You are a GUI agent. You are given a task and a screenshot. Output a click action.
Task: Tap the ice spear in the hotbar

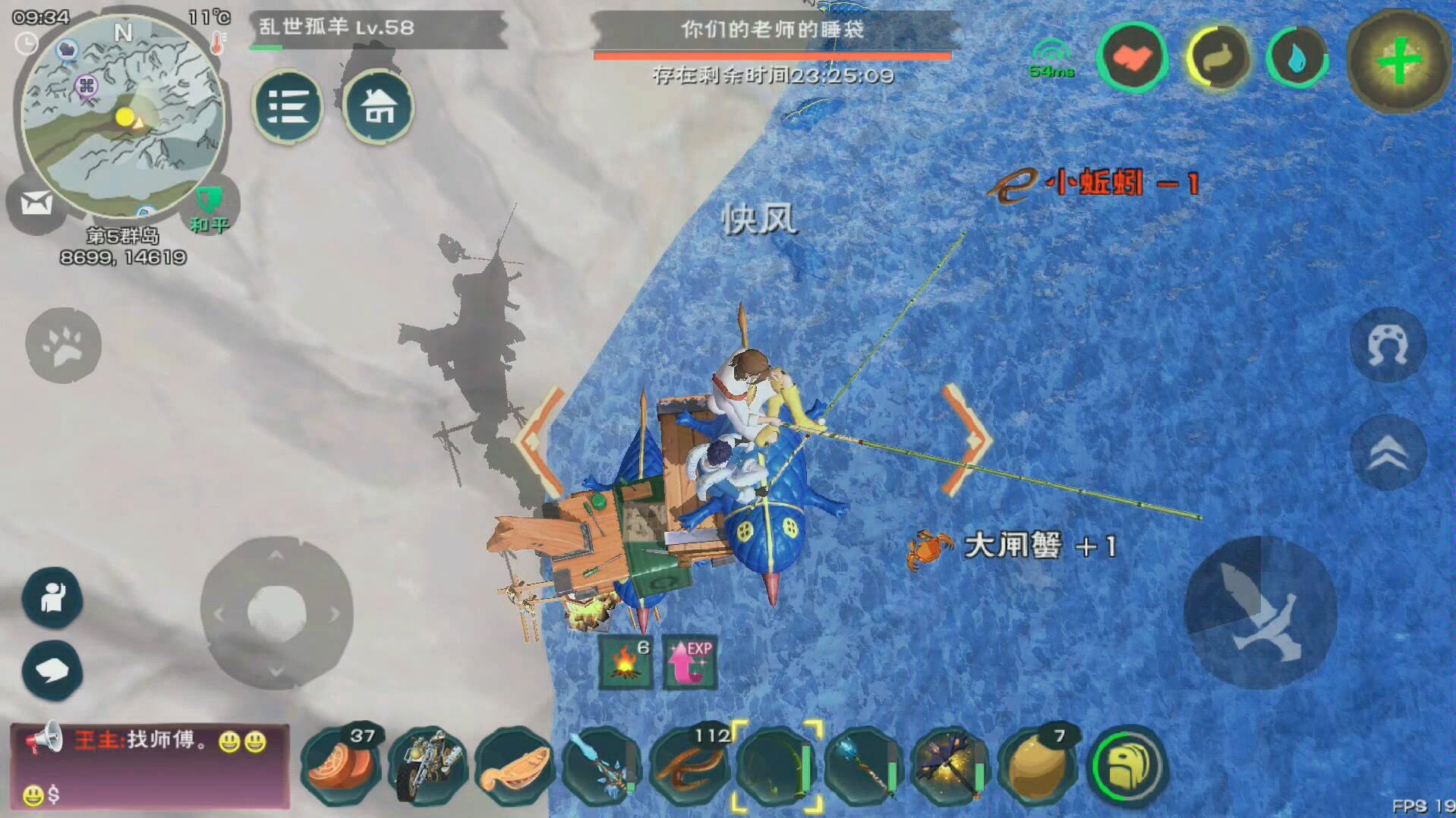pos(604,766)
